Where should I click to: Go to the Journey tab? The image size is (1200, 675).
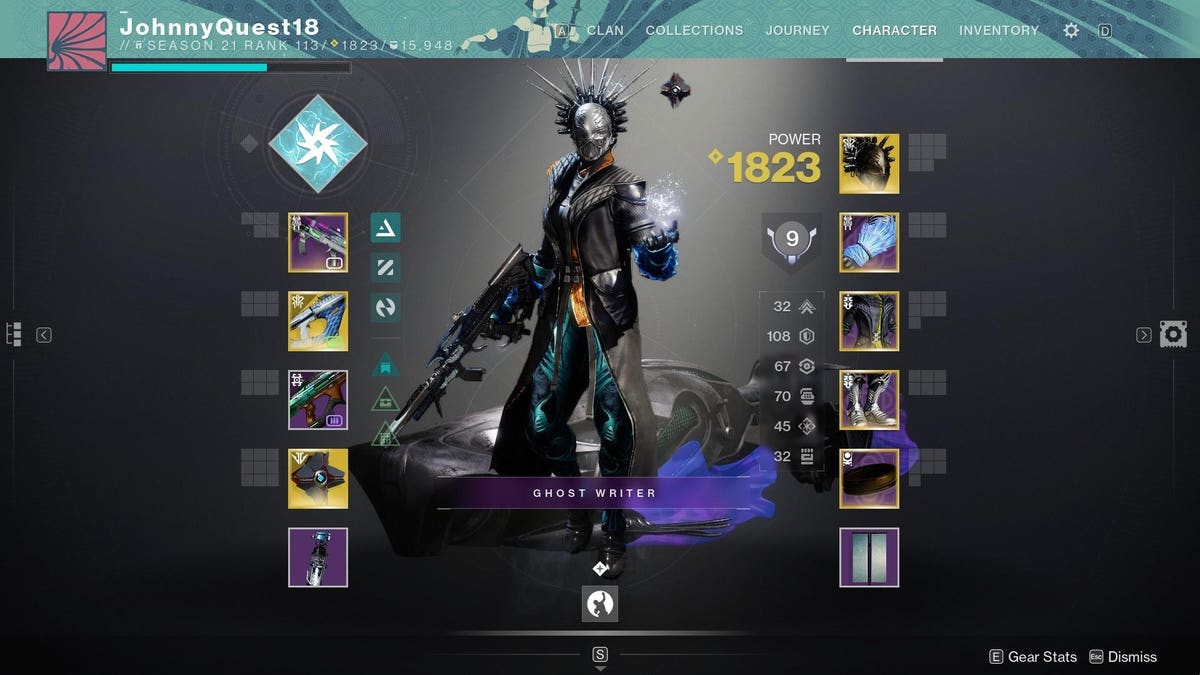click(797, 30)
